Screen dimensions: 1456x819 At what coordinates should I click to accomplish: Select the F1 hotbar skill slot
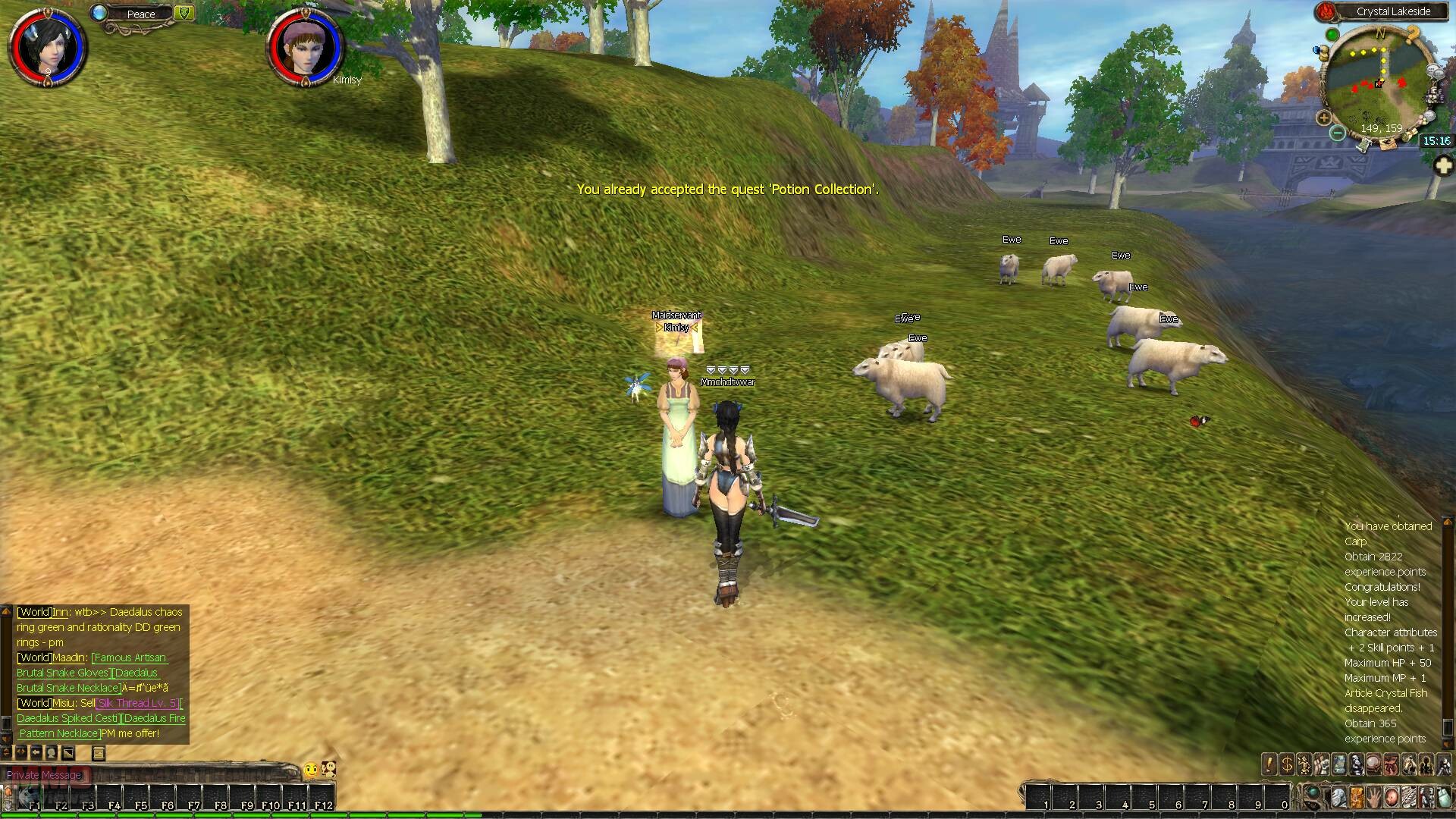pos(32,798)
